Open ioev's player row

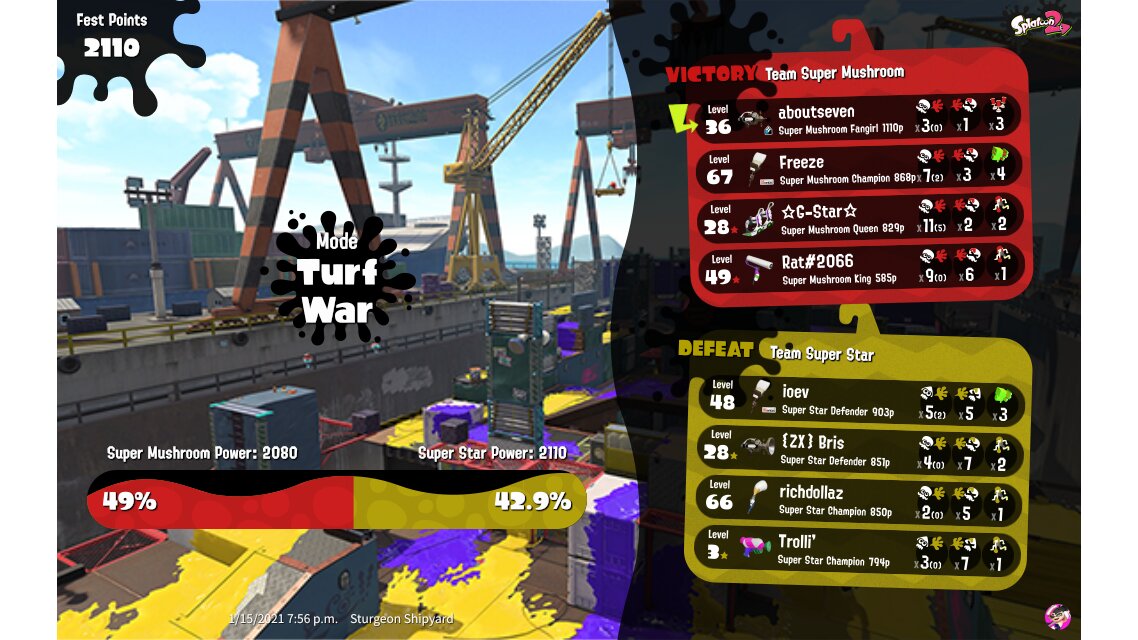click(x=860, y=400)
